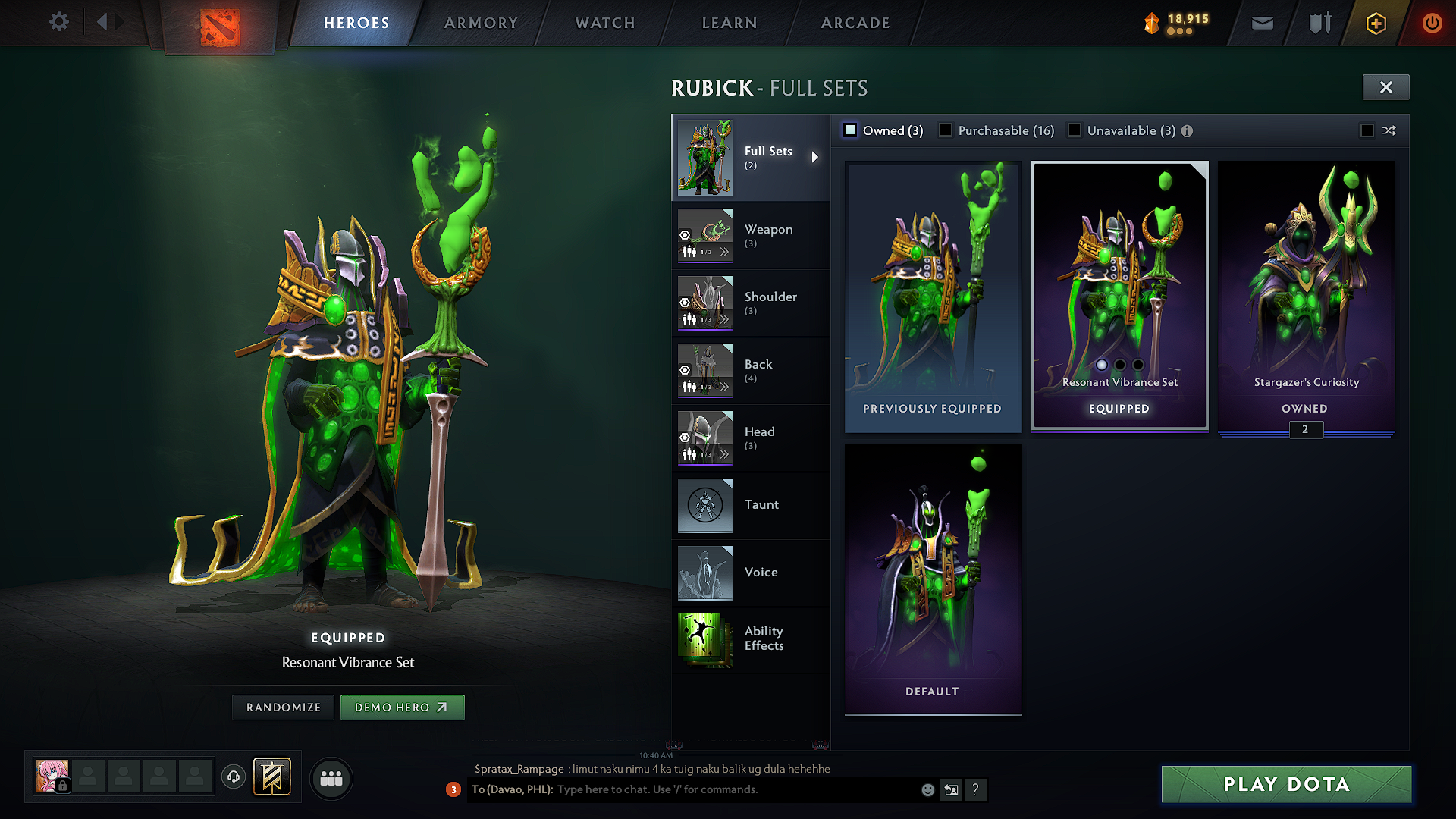Switch to the WATCH tab

[x=604, y=23]
